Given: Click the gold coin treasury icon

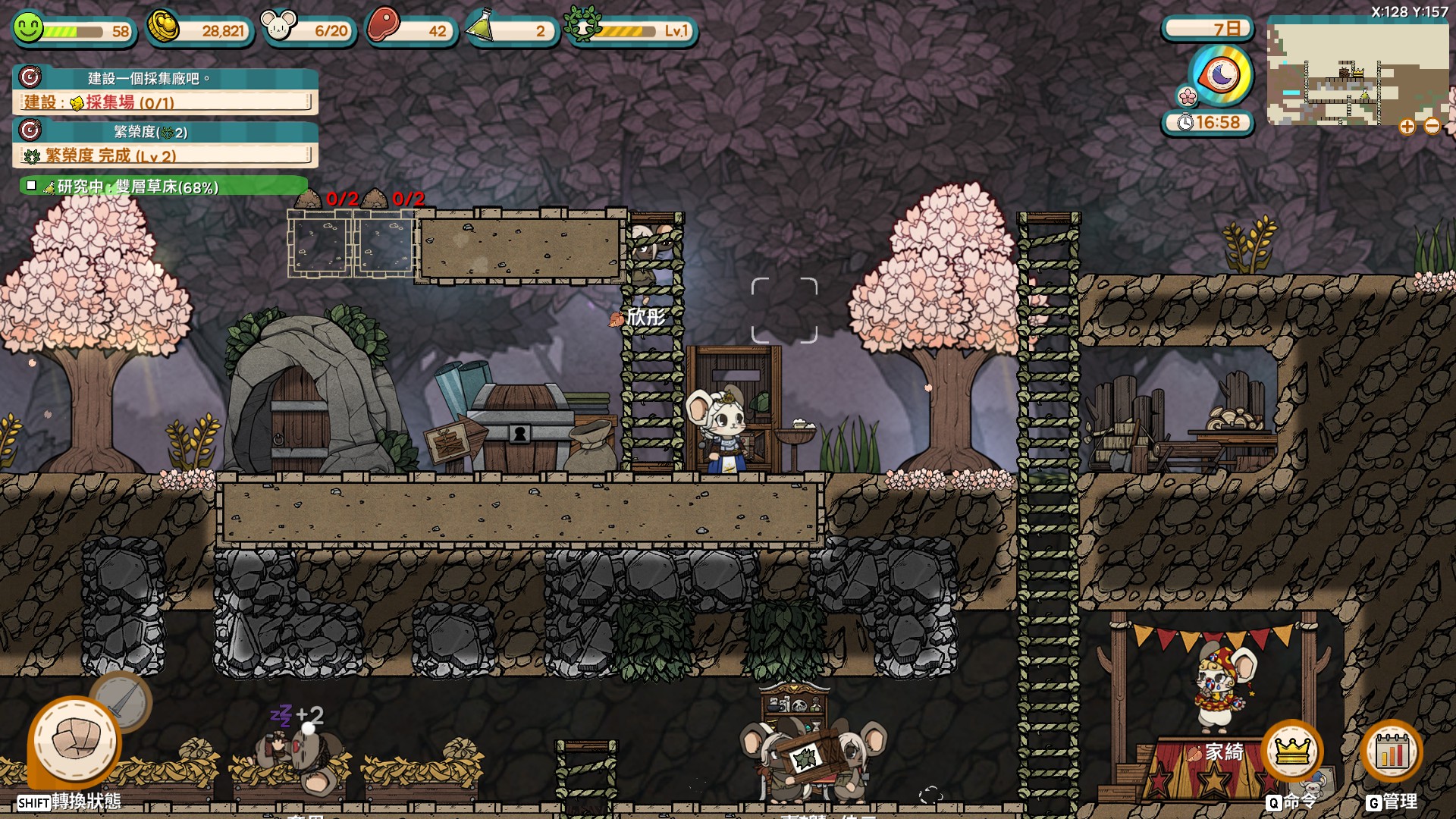Looking at the screenshot, I should [x=162, y=27].
